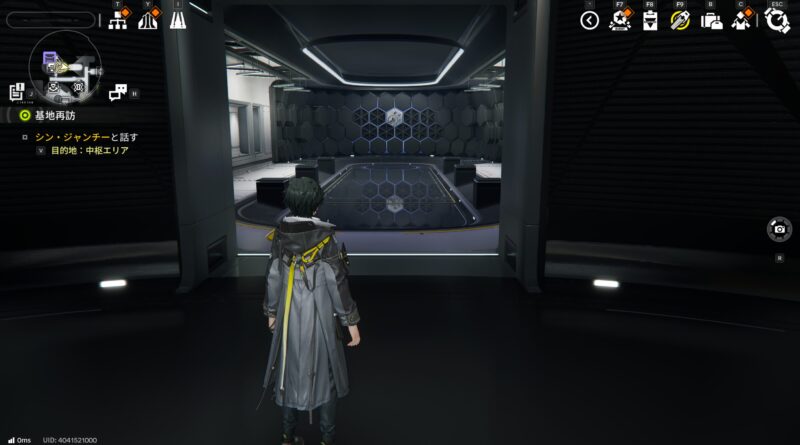This screenshot has height=445, width=800.
Task: Open the chat speech-bubble icon
Action: [x=117, y=92]
